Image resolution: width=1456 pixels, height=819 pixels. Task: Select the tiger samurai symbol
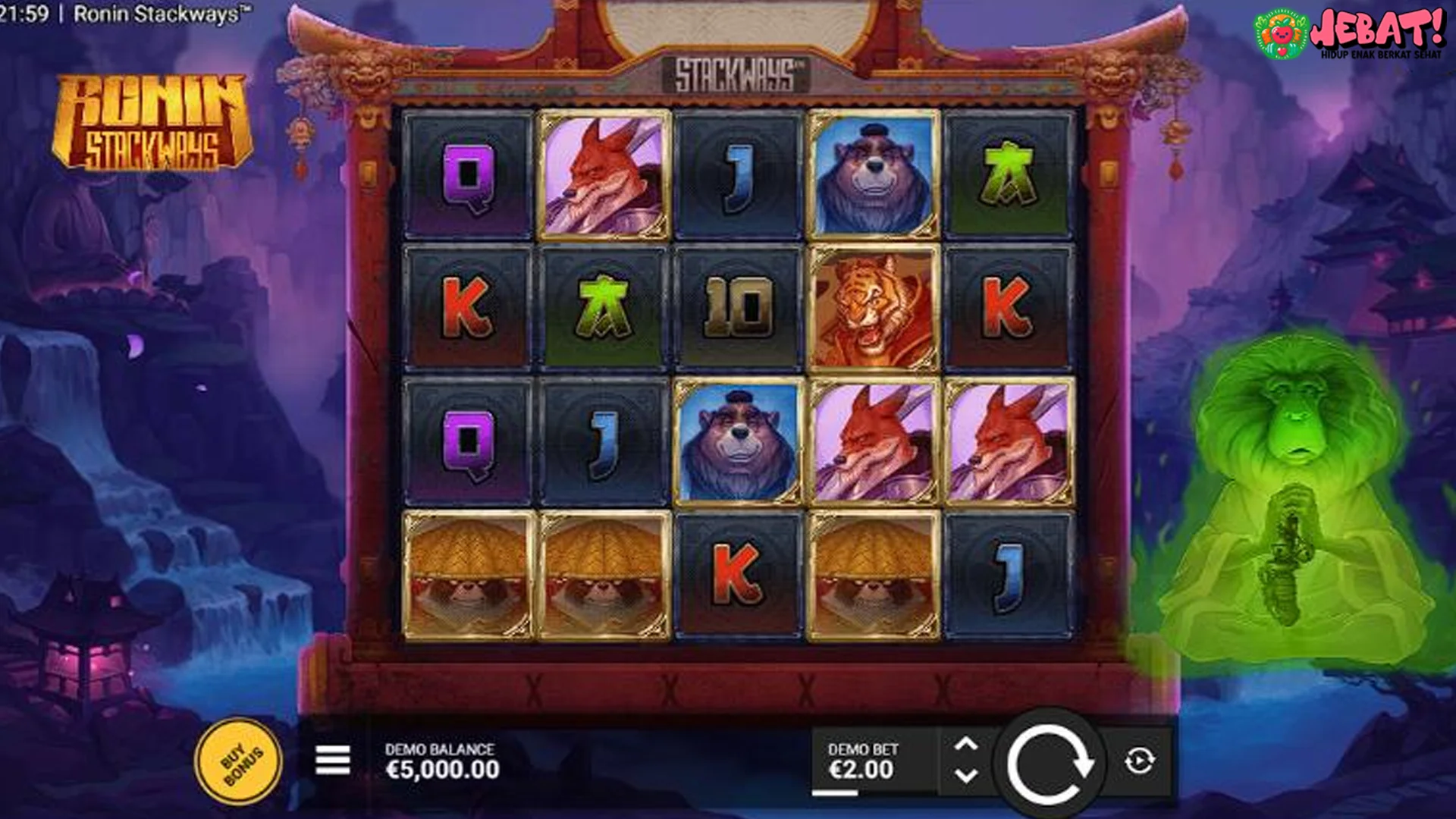[873, 307]
